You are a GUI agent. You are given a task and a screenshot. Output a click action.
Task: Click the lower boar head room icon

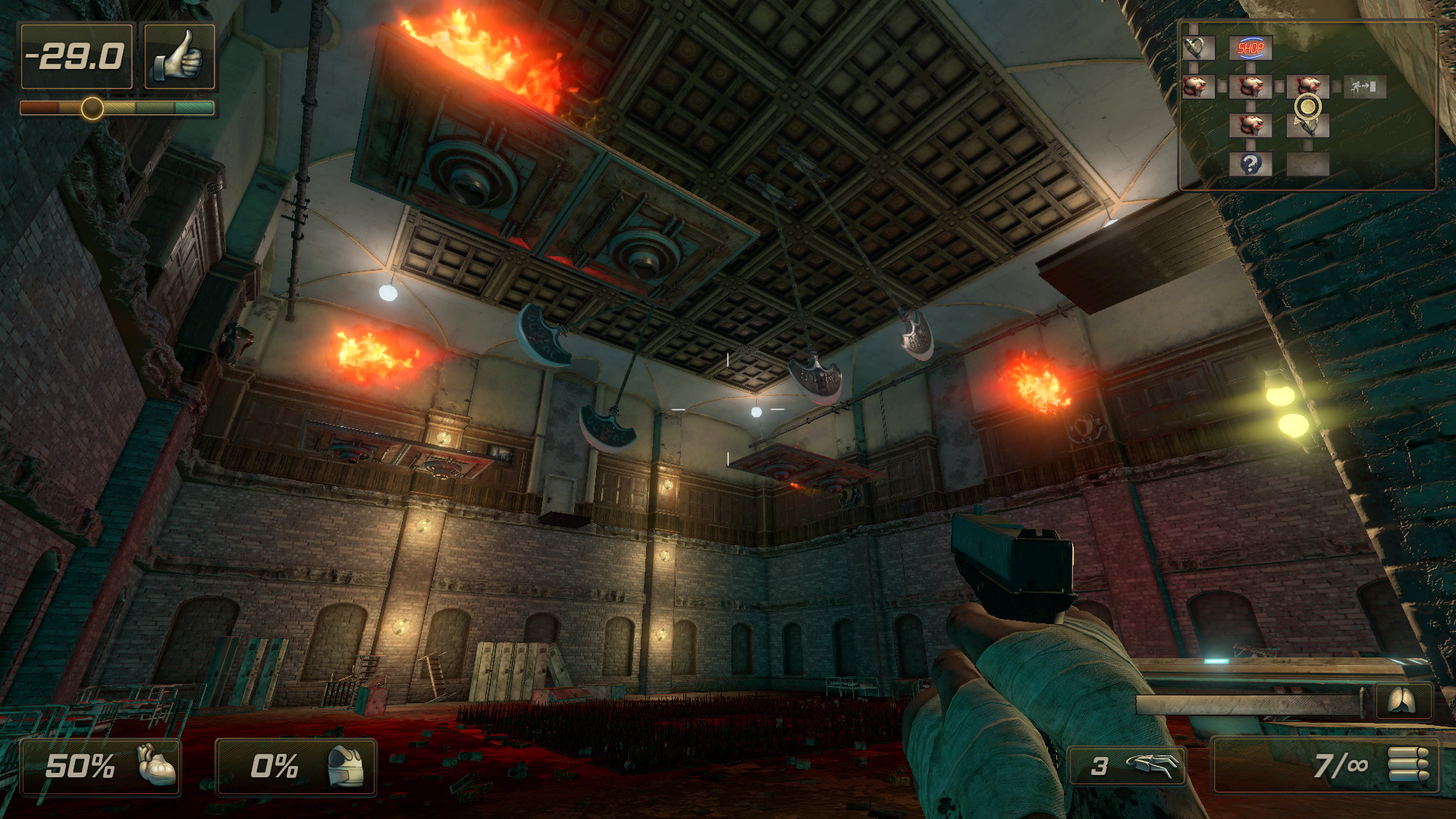1251,124
